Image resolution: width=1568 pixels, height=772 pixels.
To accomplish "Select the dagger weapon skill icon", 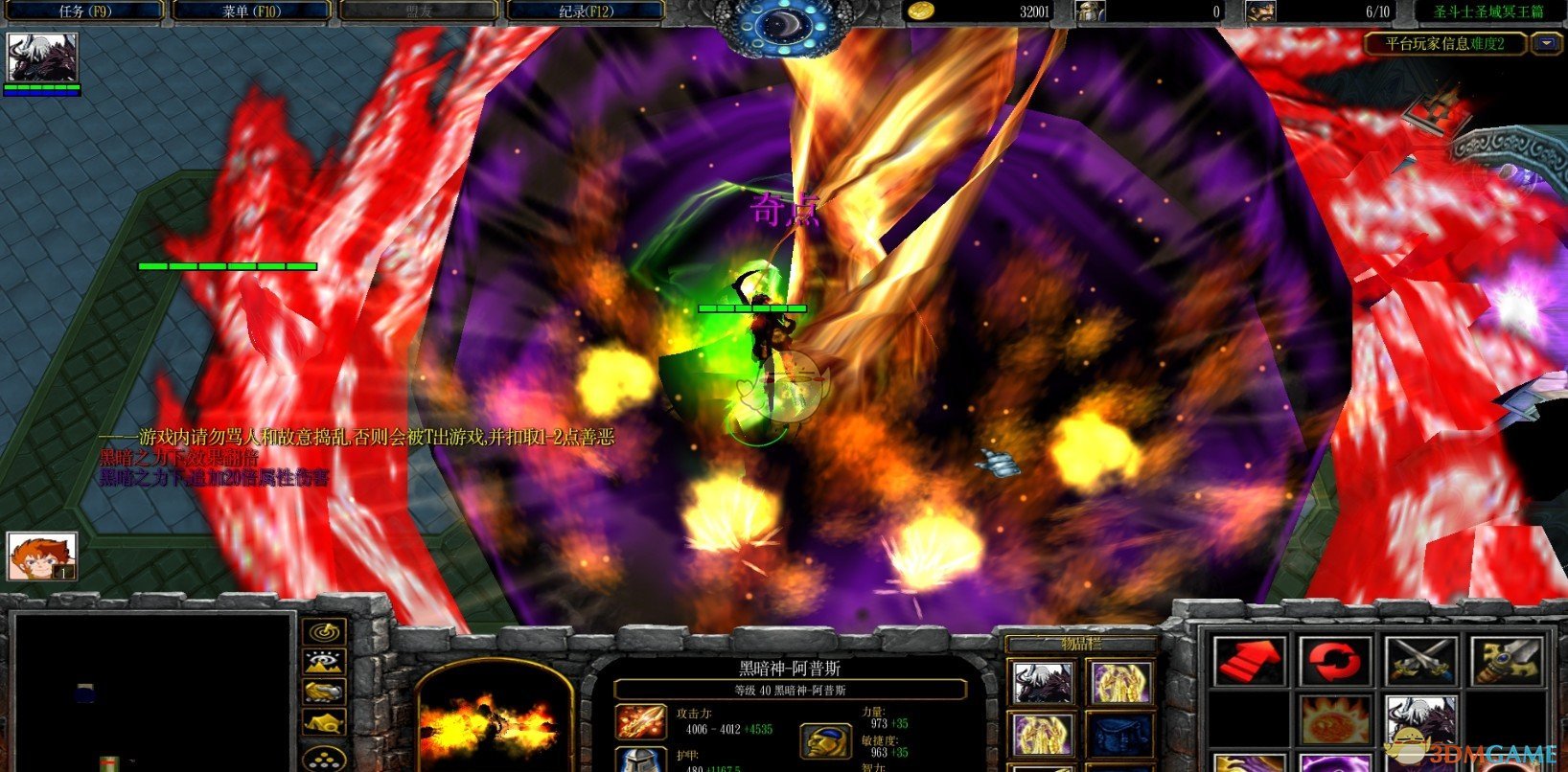I will pos(1509,660).
